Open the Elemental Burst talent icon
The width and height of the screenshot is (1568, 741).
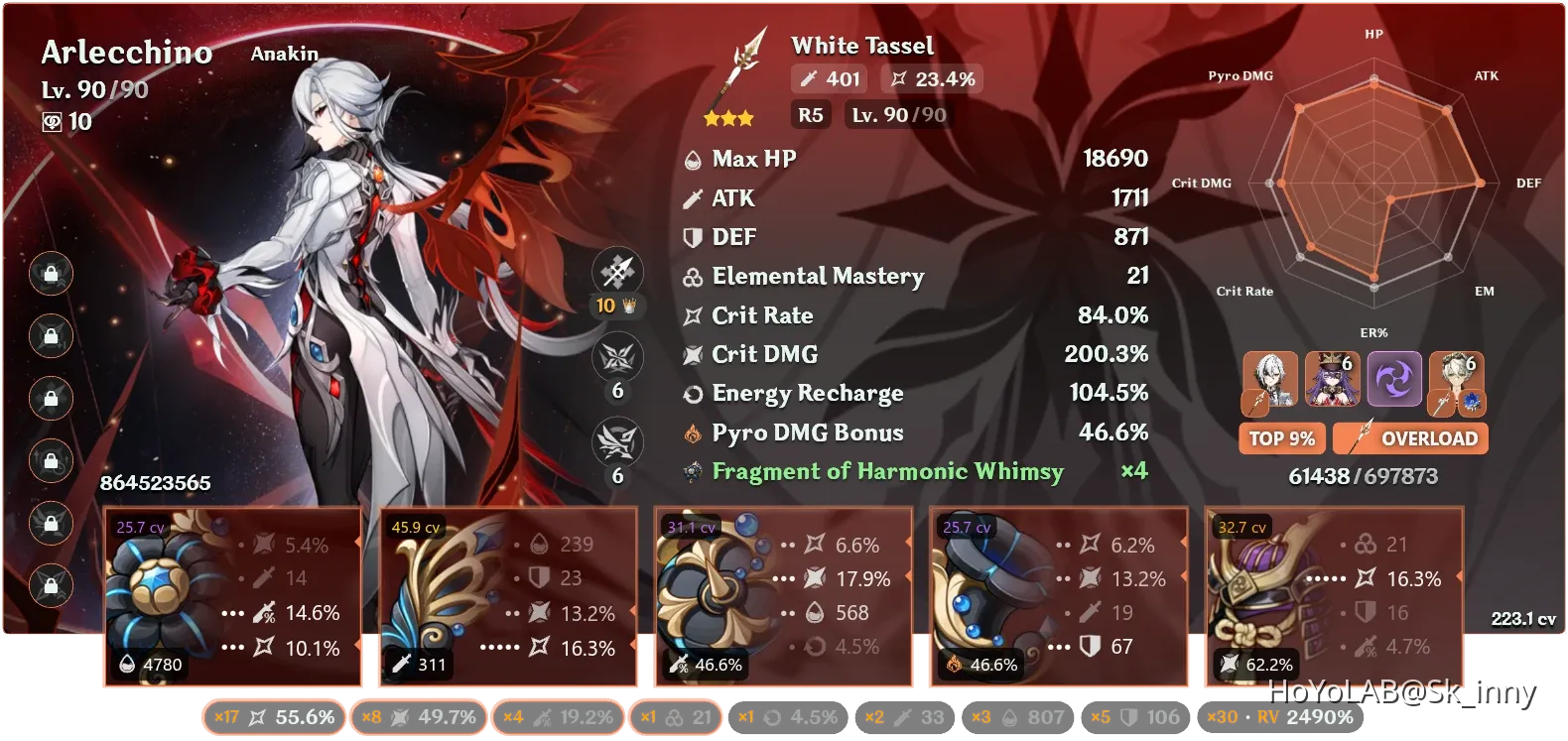(x=617, y=443)
